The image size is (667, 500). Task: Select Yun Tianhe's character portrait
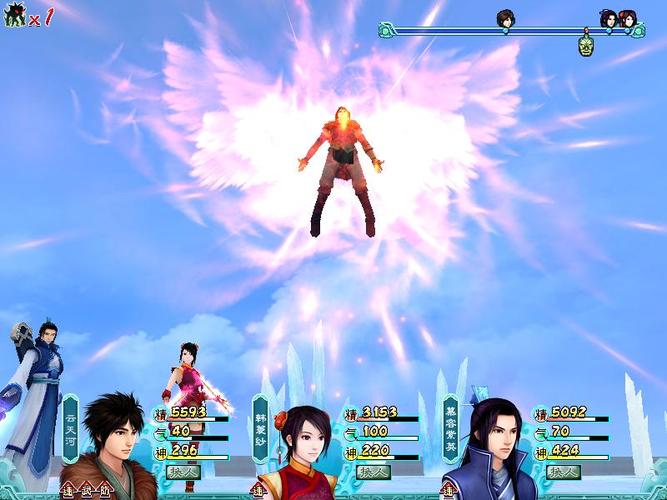pos(112,447)
